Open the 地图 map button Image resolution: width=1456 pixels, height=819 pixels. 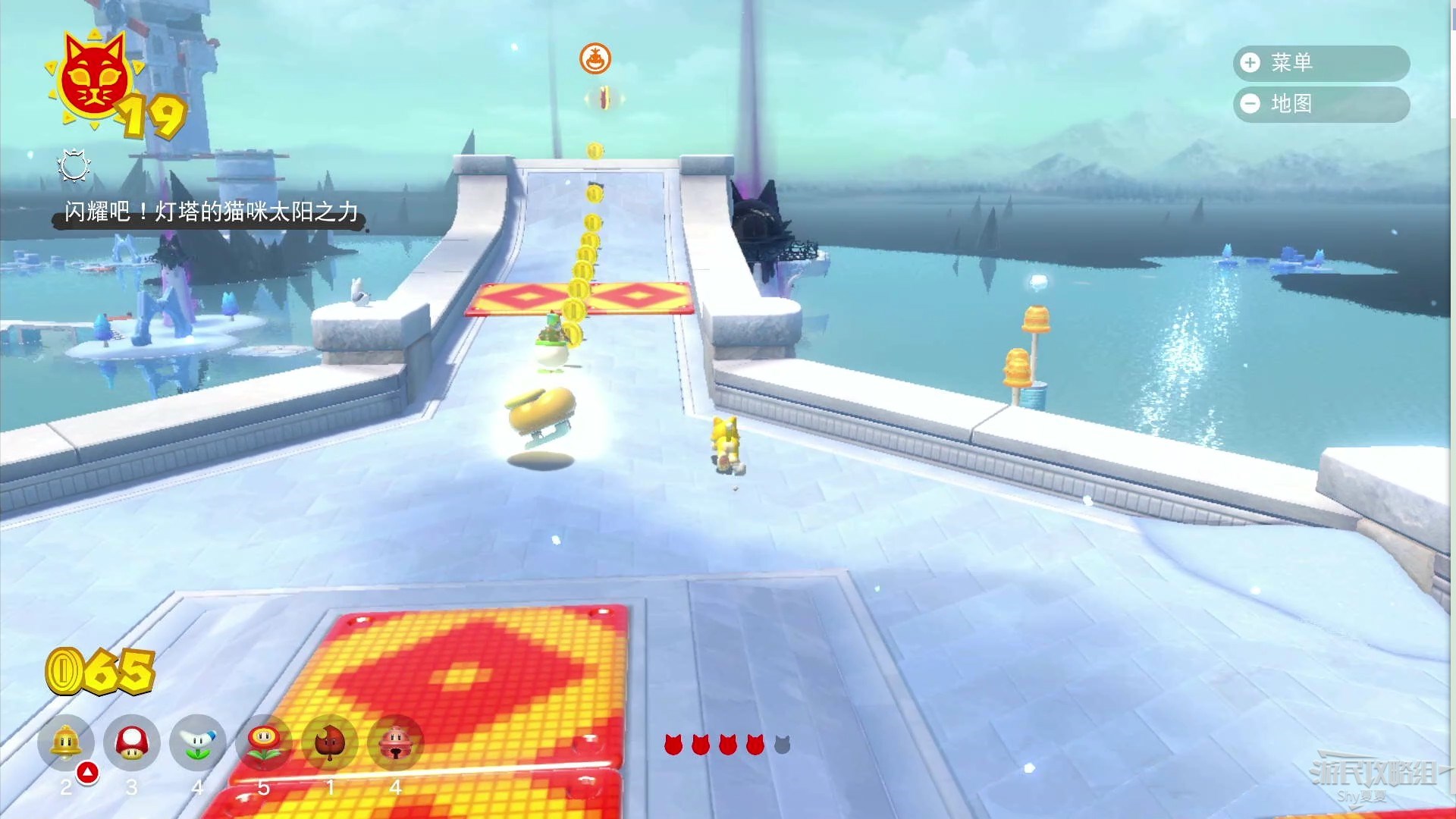(x=1320, y=104)
